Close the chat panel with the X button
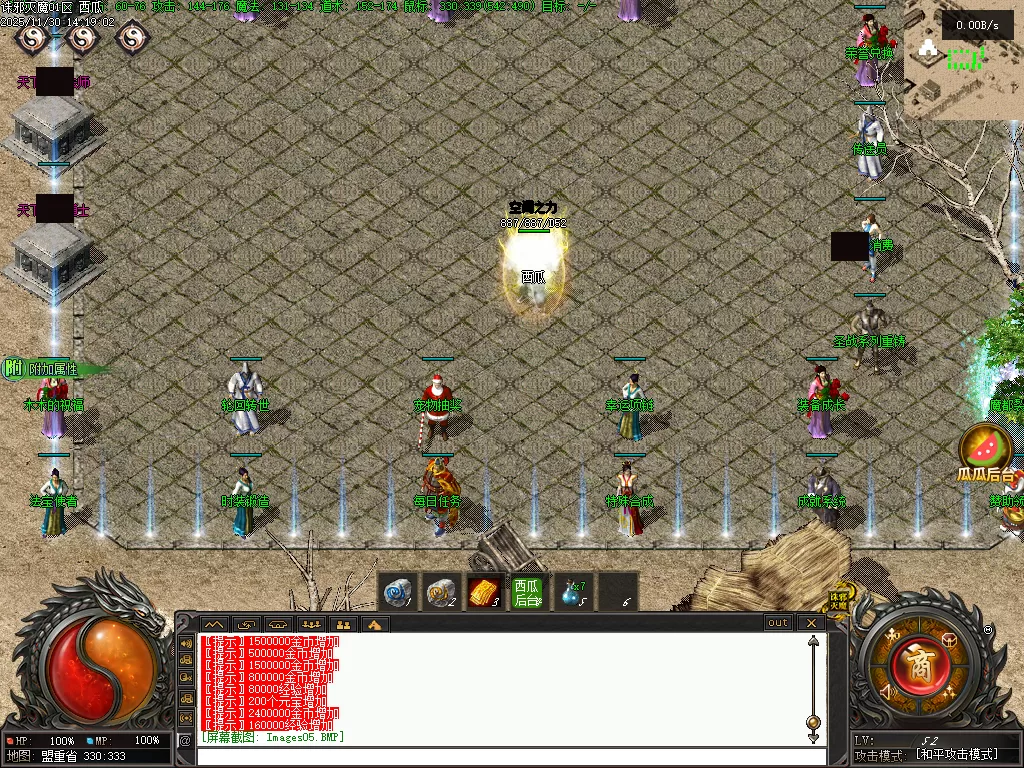Image resolution: width=1024 pixels, height=768 pixels. click(811, 623)
